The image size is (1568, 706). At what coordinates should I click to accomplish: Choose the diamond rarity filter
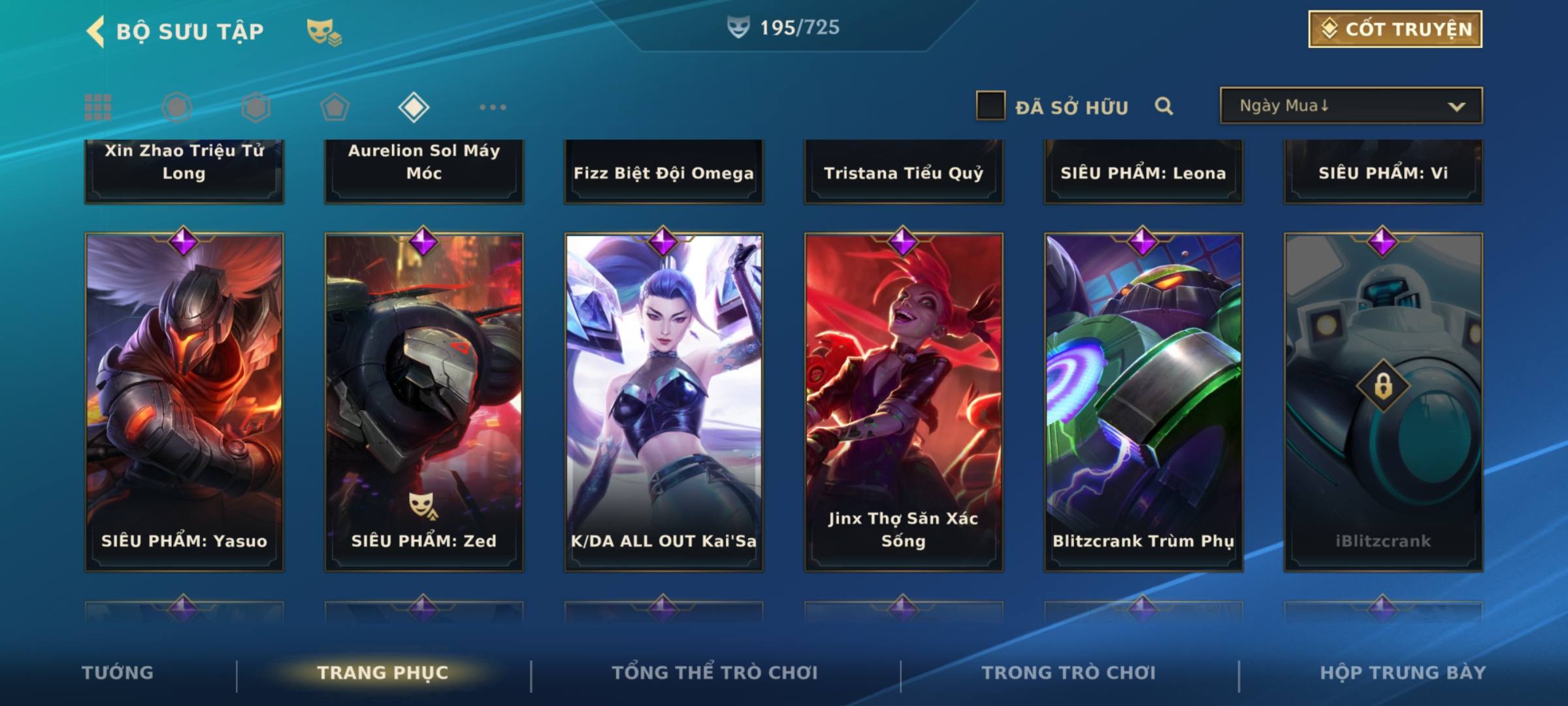coord(414,107)
